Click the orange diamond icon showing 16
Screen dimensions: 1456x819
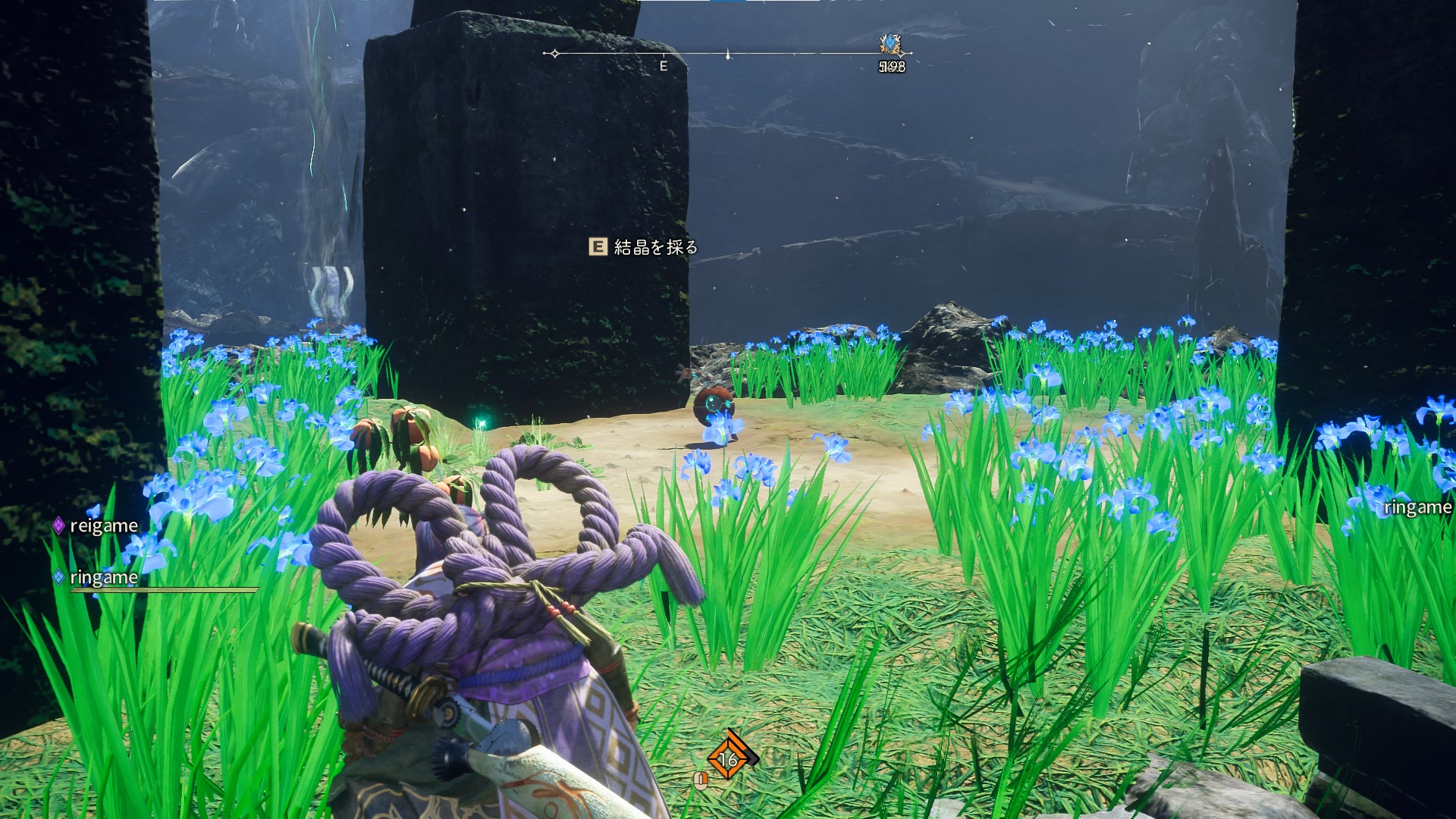(729, 758)
